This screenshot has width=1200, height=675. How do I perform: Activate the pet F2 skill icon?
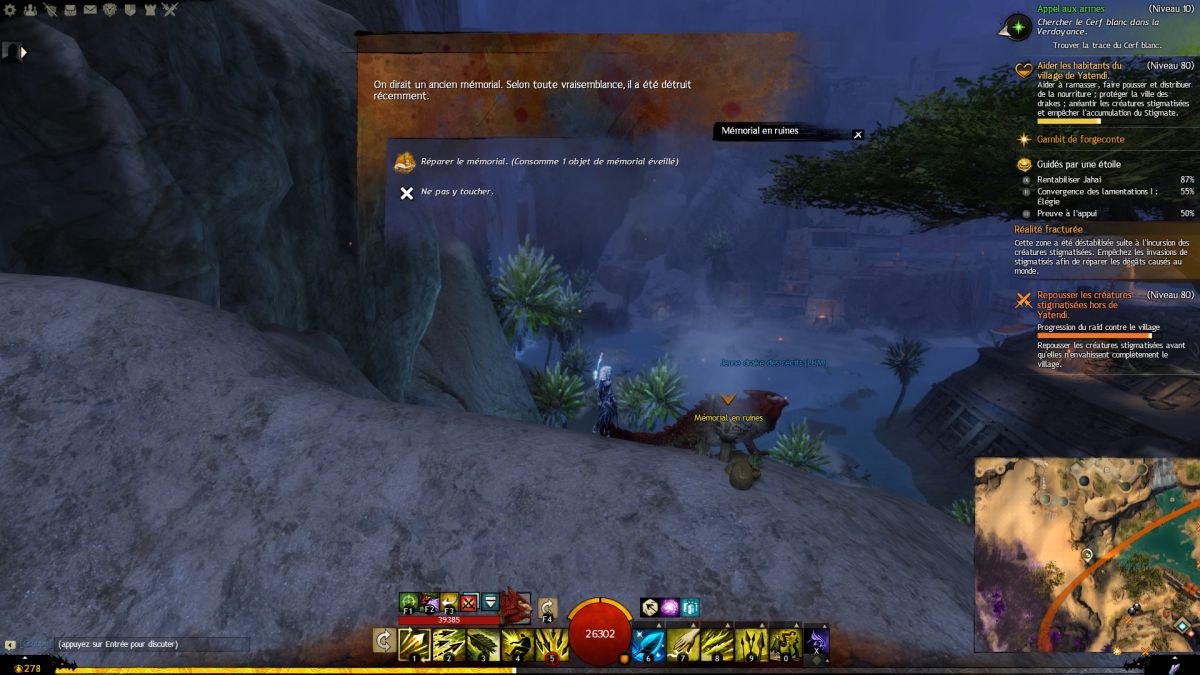tap(429, 602)
